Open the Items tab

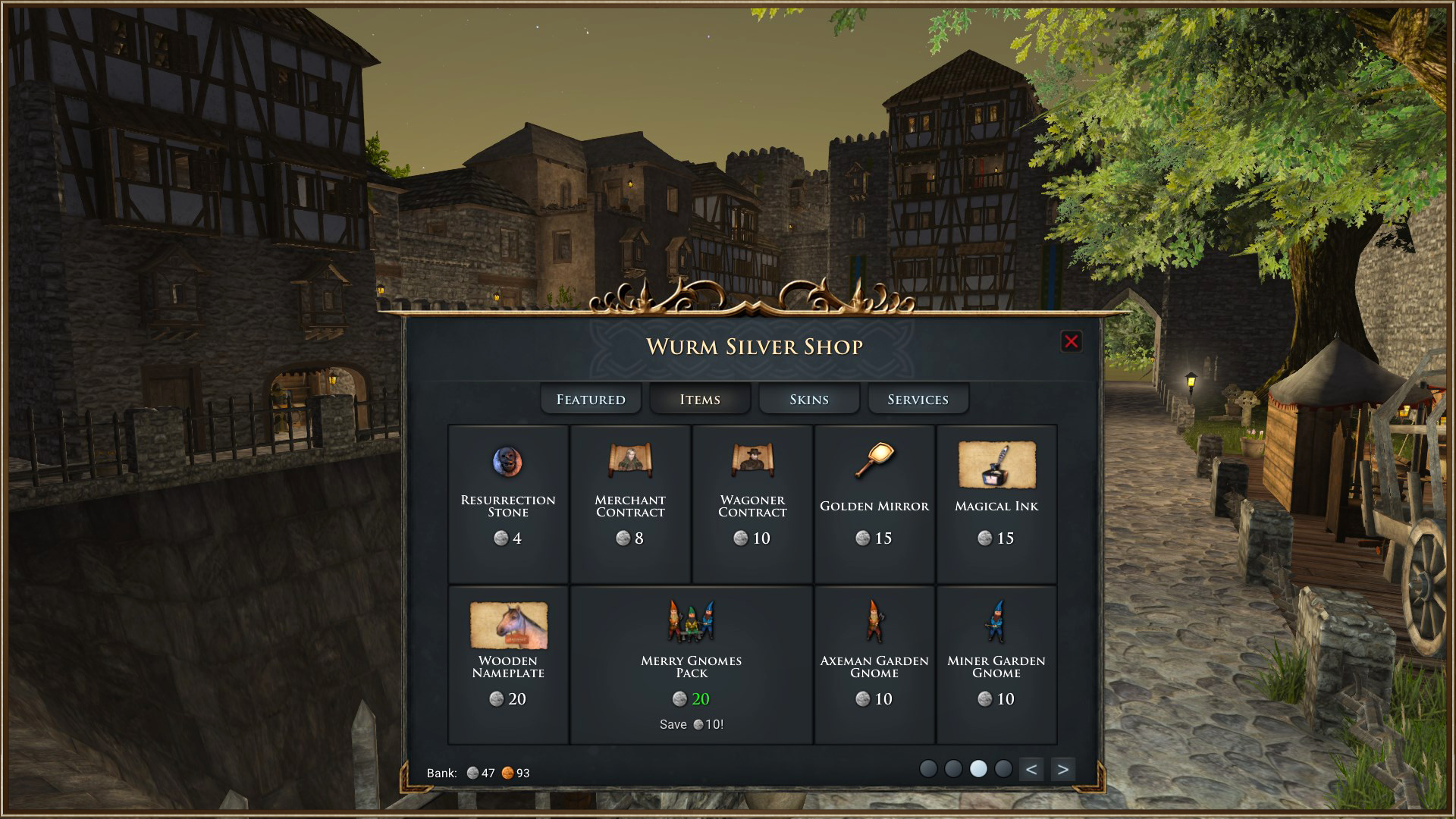(x=700, y=399)
